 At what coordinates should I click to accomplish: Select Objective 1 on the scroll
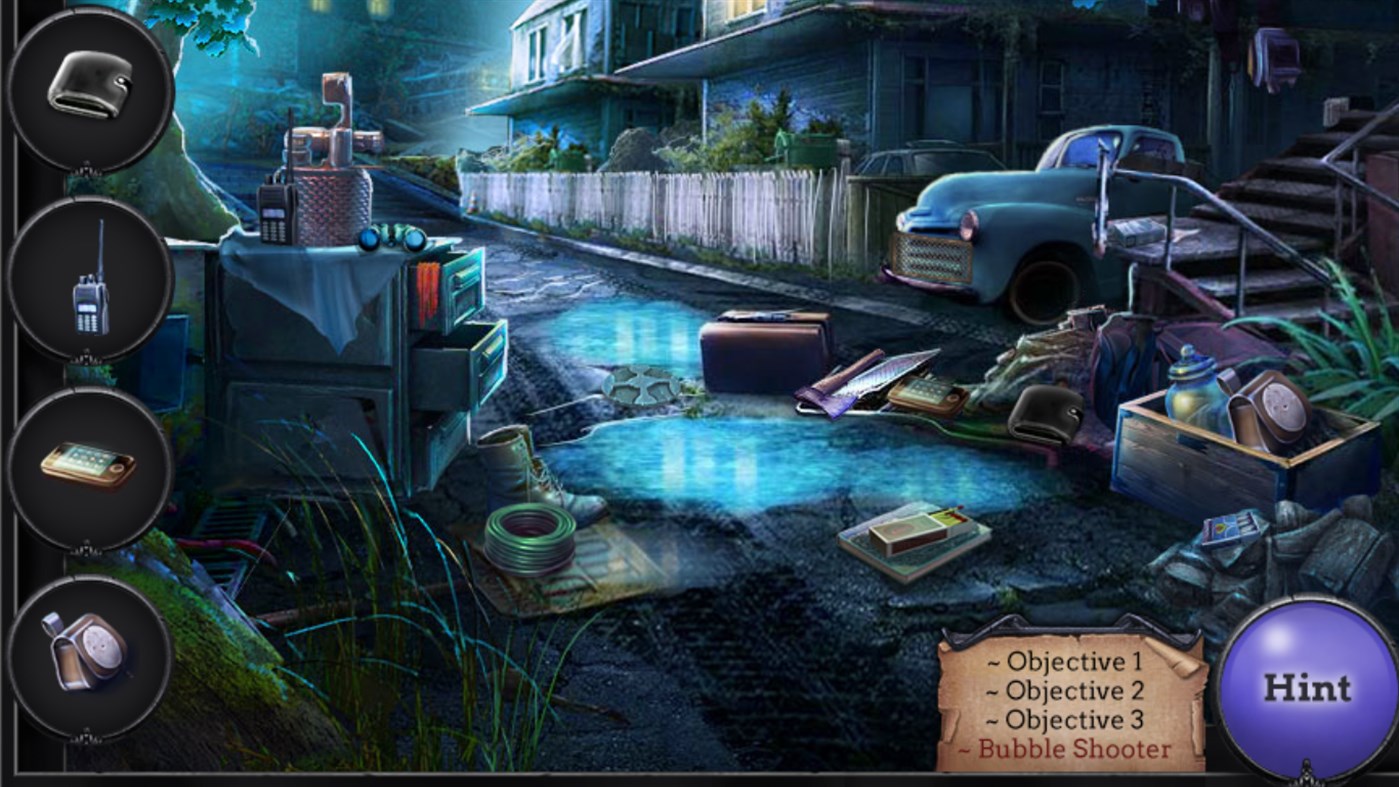point(1063,662)
